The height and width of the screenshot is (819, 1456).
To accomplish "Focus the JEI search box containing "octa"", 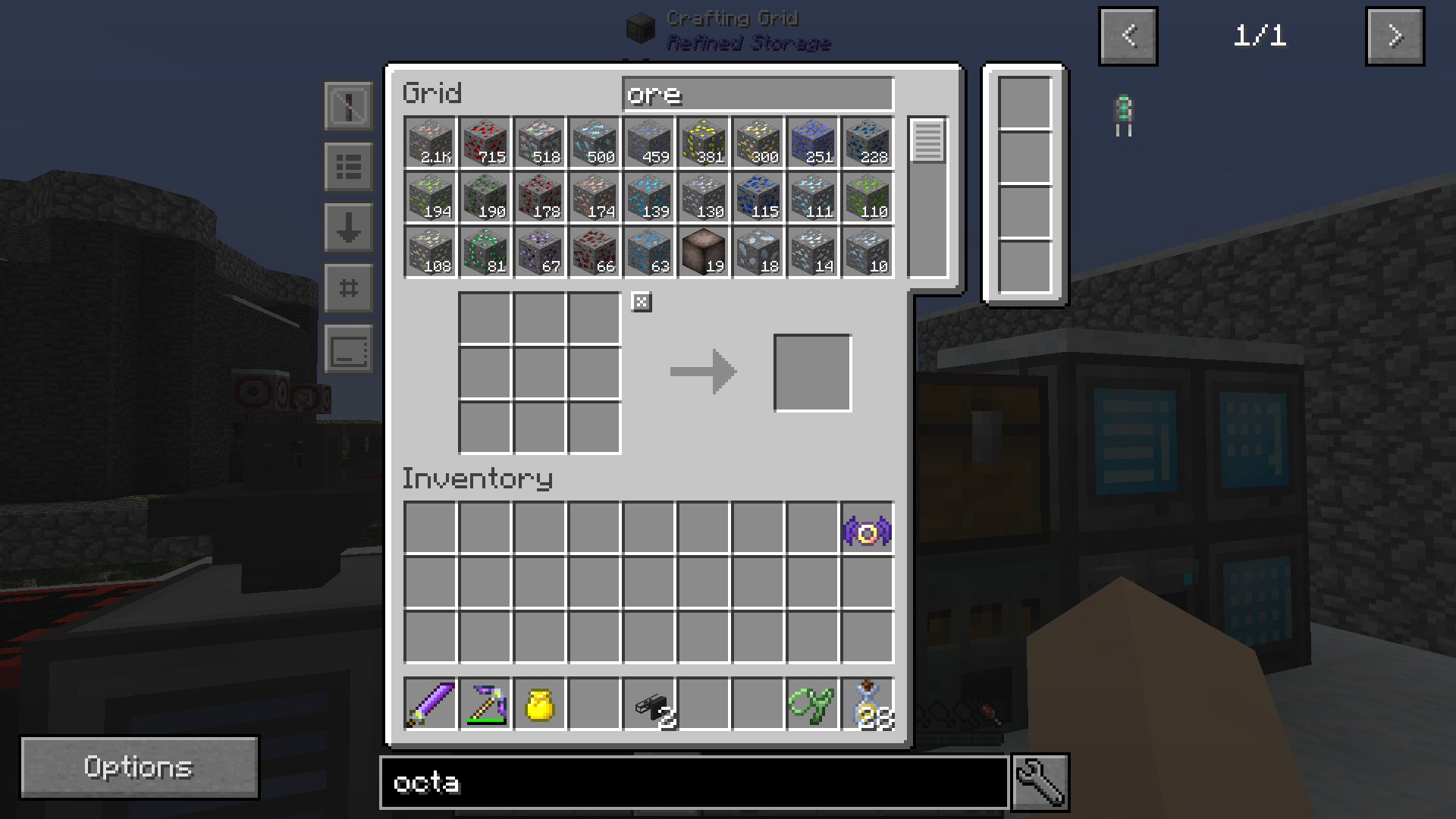I will [693, 783].
